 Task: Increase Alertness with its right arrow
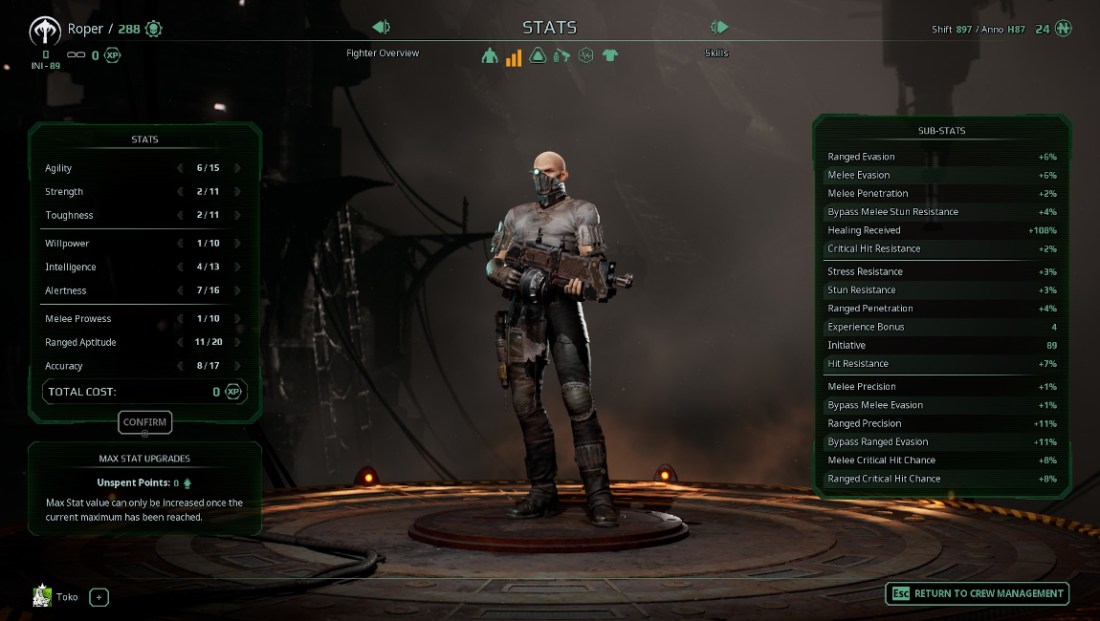(x=238, y=290)
